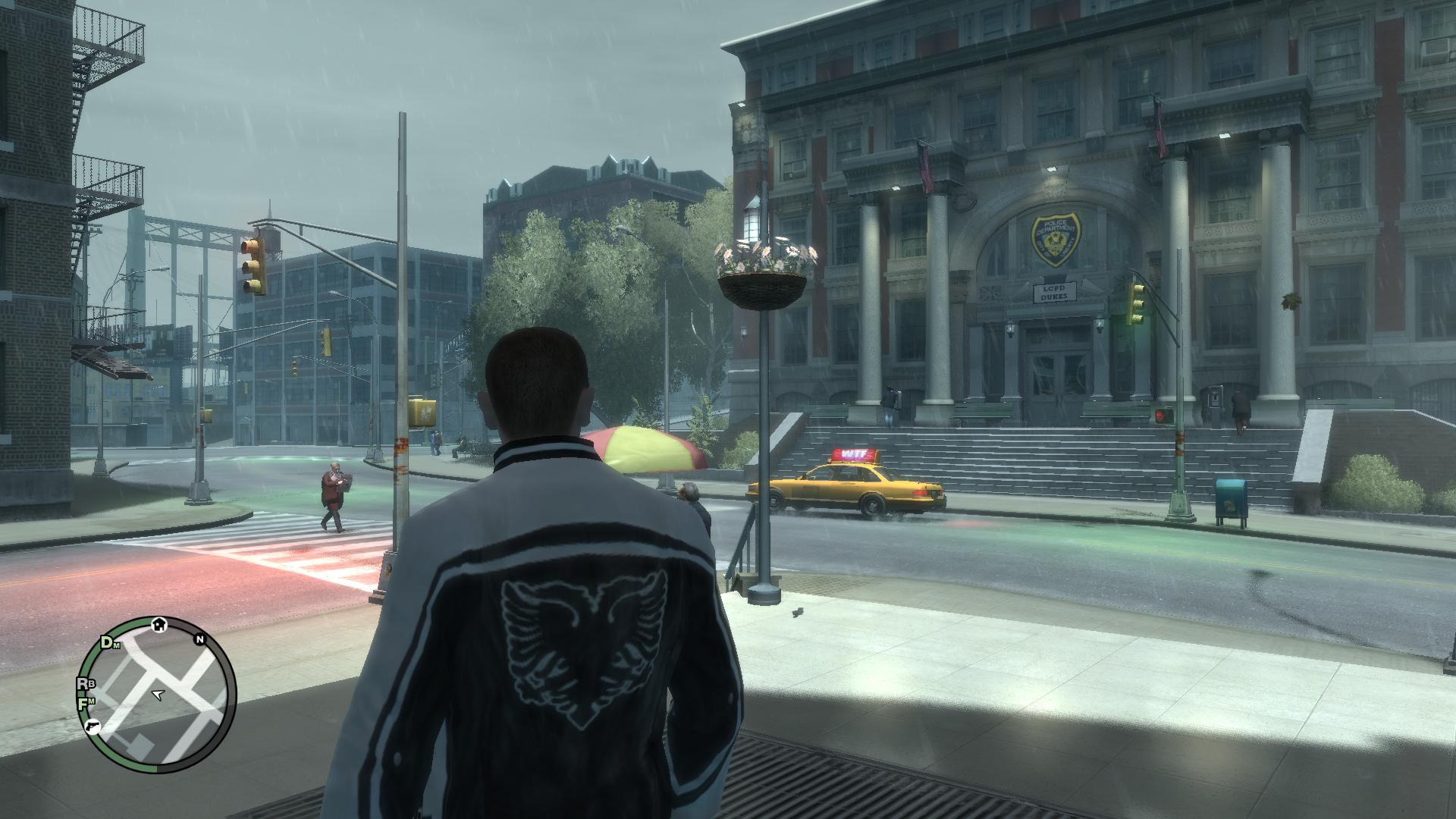Click the N north marker on the radar
This screenshot has height=819, width=1456.
coord(200,639)
